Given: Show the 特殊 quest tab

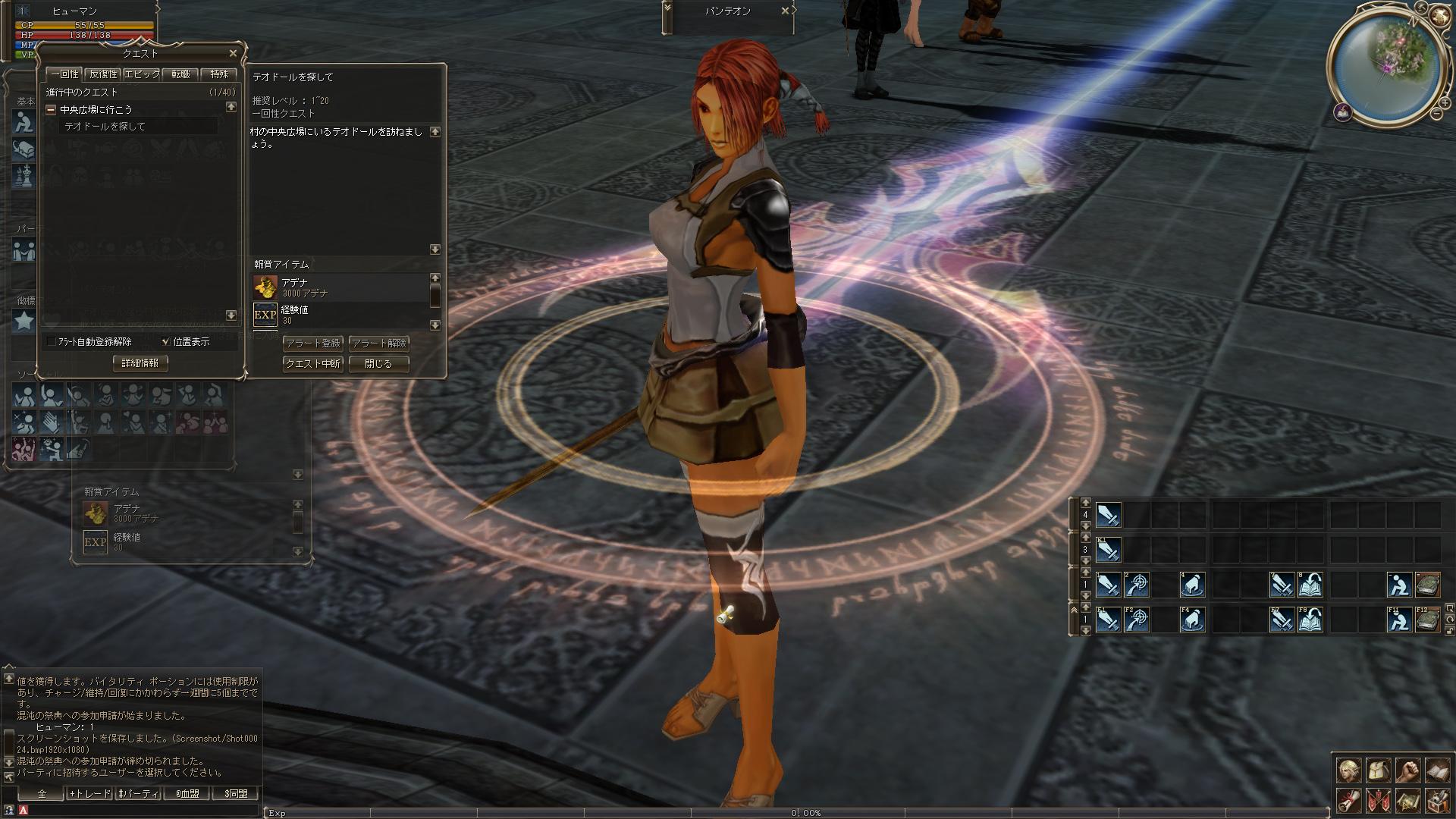Looking at the screenshot, I should pyautogui.click(x=219, y=74).
